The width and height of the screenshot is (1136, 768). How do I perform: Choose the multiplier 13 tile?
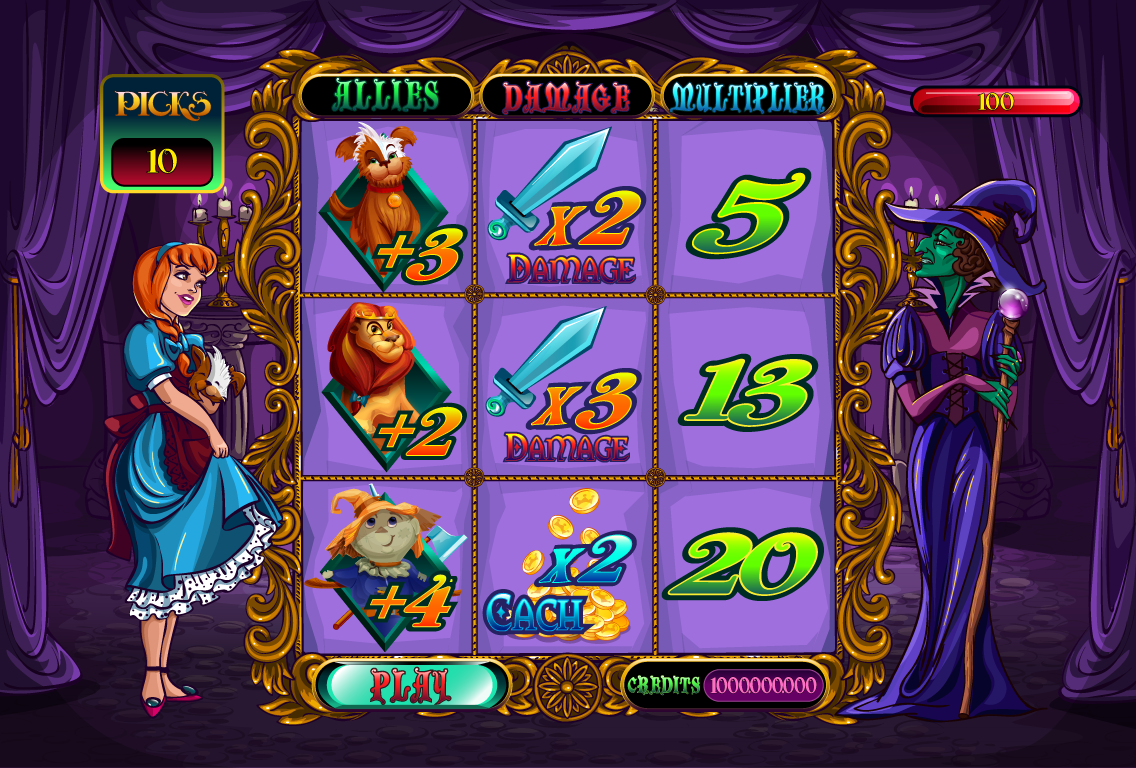coord(746,386)
